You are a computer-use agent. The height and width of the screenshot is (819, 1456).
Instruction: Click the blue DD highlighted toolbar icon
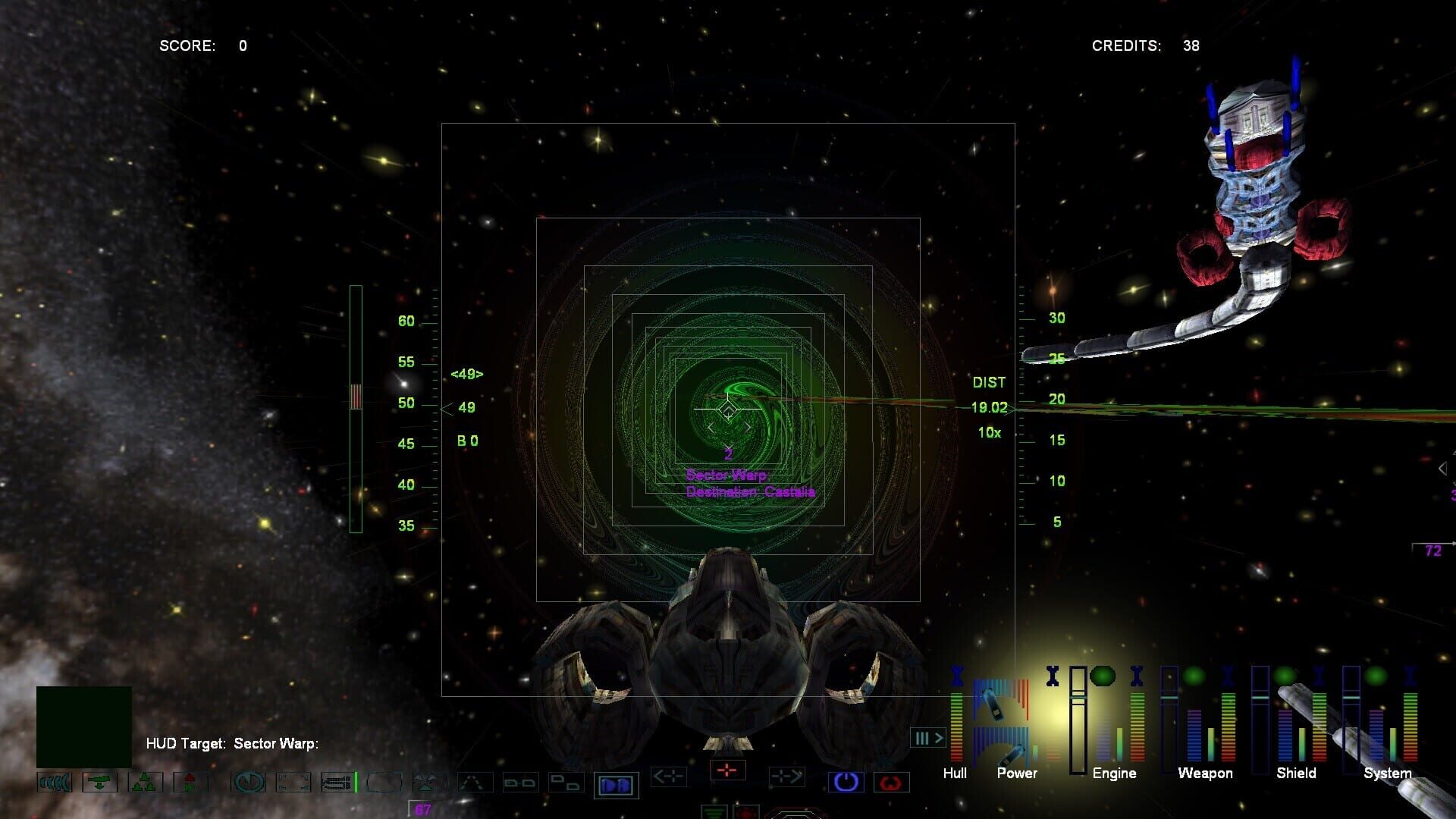point(615,783)
